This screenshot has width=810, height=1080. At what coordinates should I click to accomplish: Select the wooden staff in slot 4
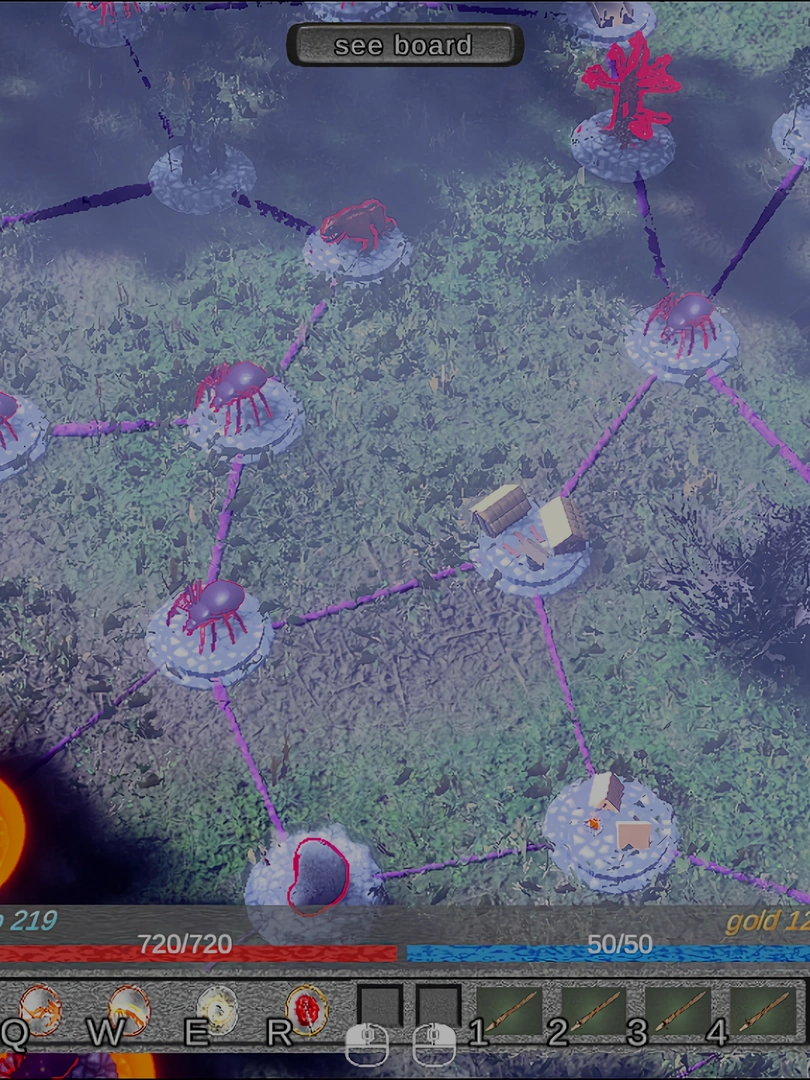click(x=762, y=1010)
